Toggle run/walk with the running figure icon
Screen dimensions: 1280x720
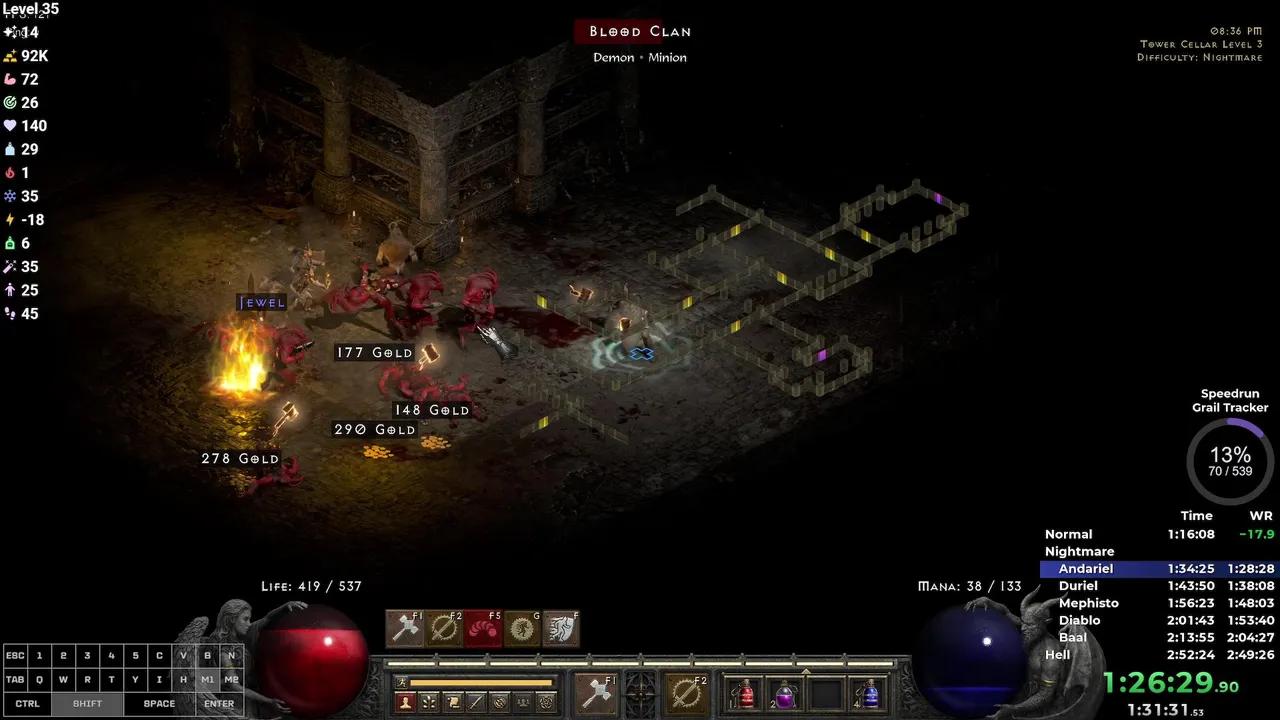(402, 683)
